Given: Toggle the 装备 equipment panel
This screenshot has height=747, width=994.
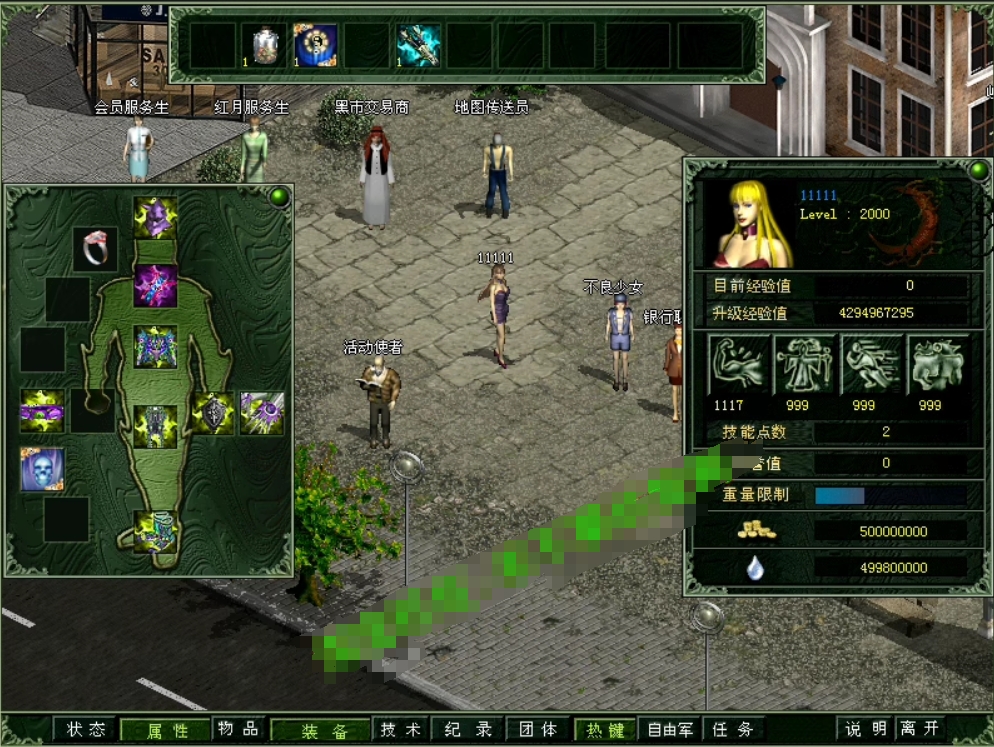Looking at the screenshot, I should pos(325,730).
